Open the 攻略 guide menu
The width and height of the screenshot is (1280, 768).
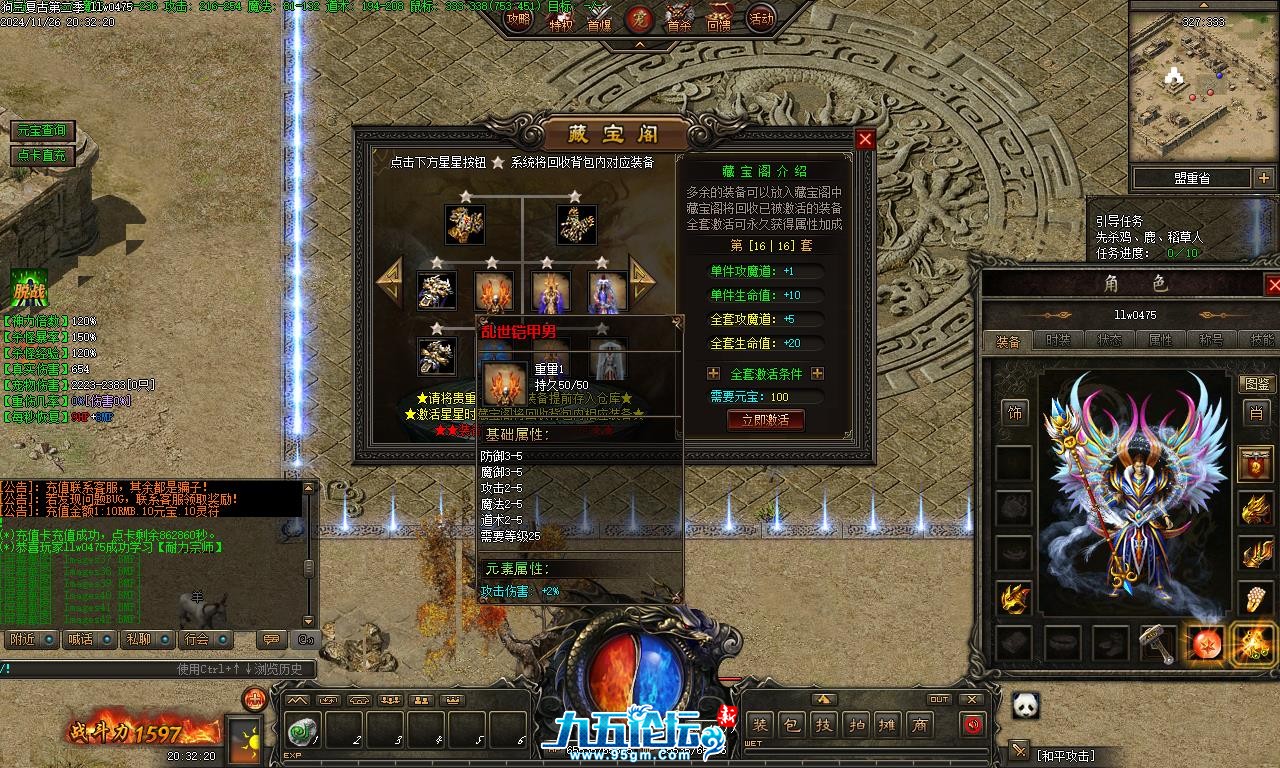tap(518, 19)
